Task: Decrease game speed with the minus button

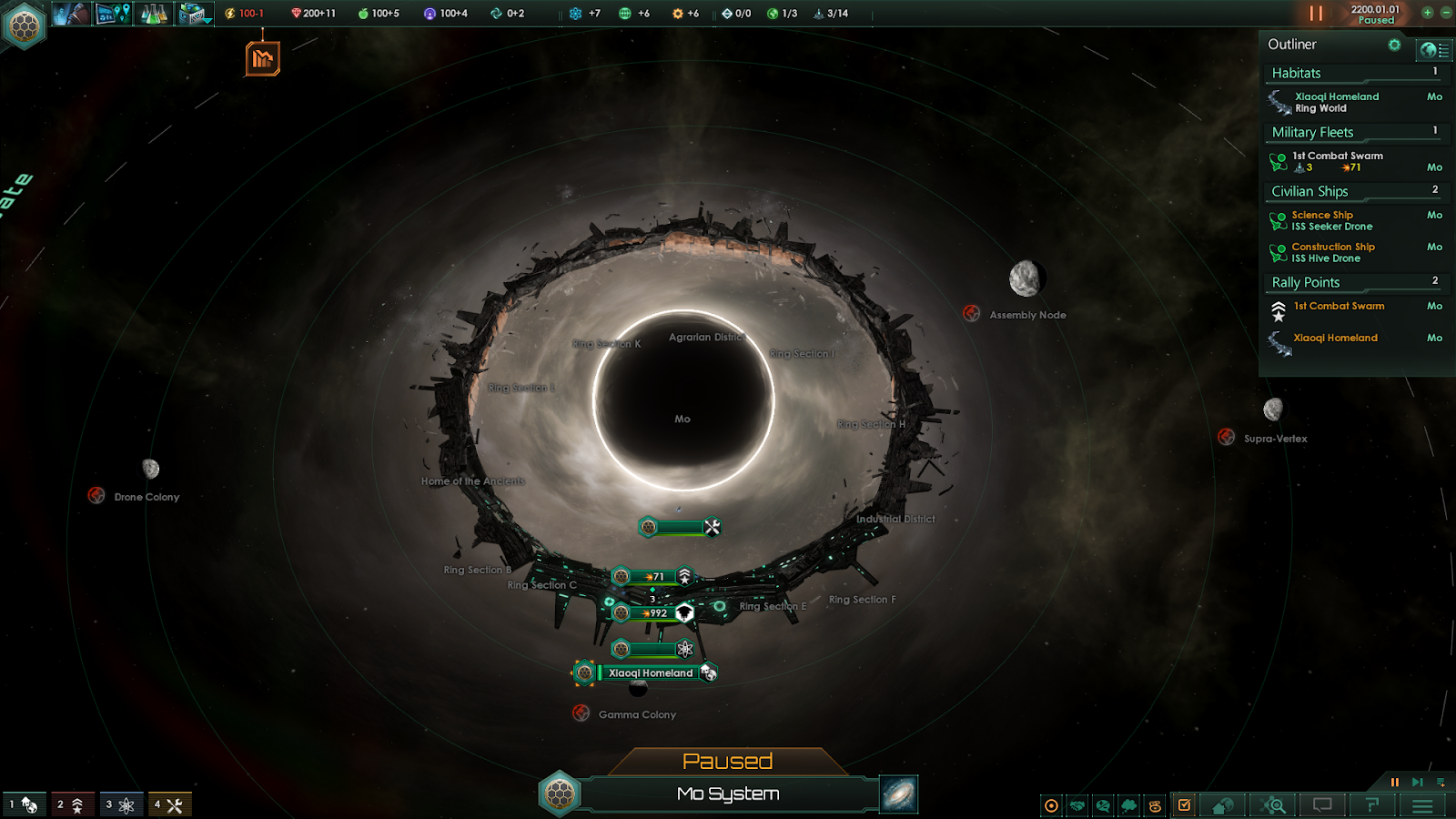Action: 1445,13
